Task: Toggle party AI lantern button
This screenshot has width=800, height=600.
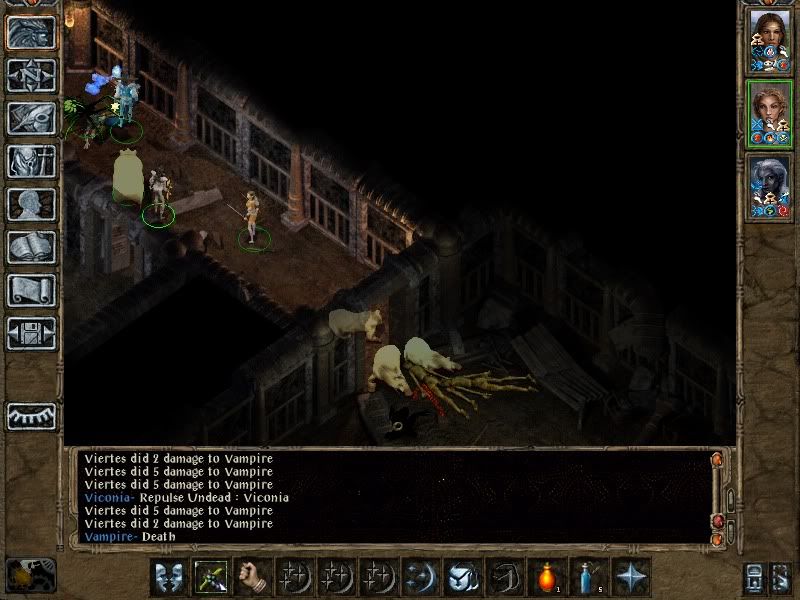Action: pyautogui.click(x=31, y=575)
